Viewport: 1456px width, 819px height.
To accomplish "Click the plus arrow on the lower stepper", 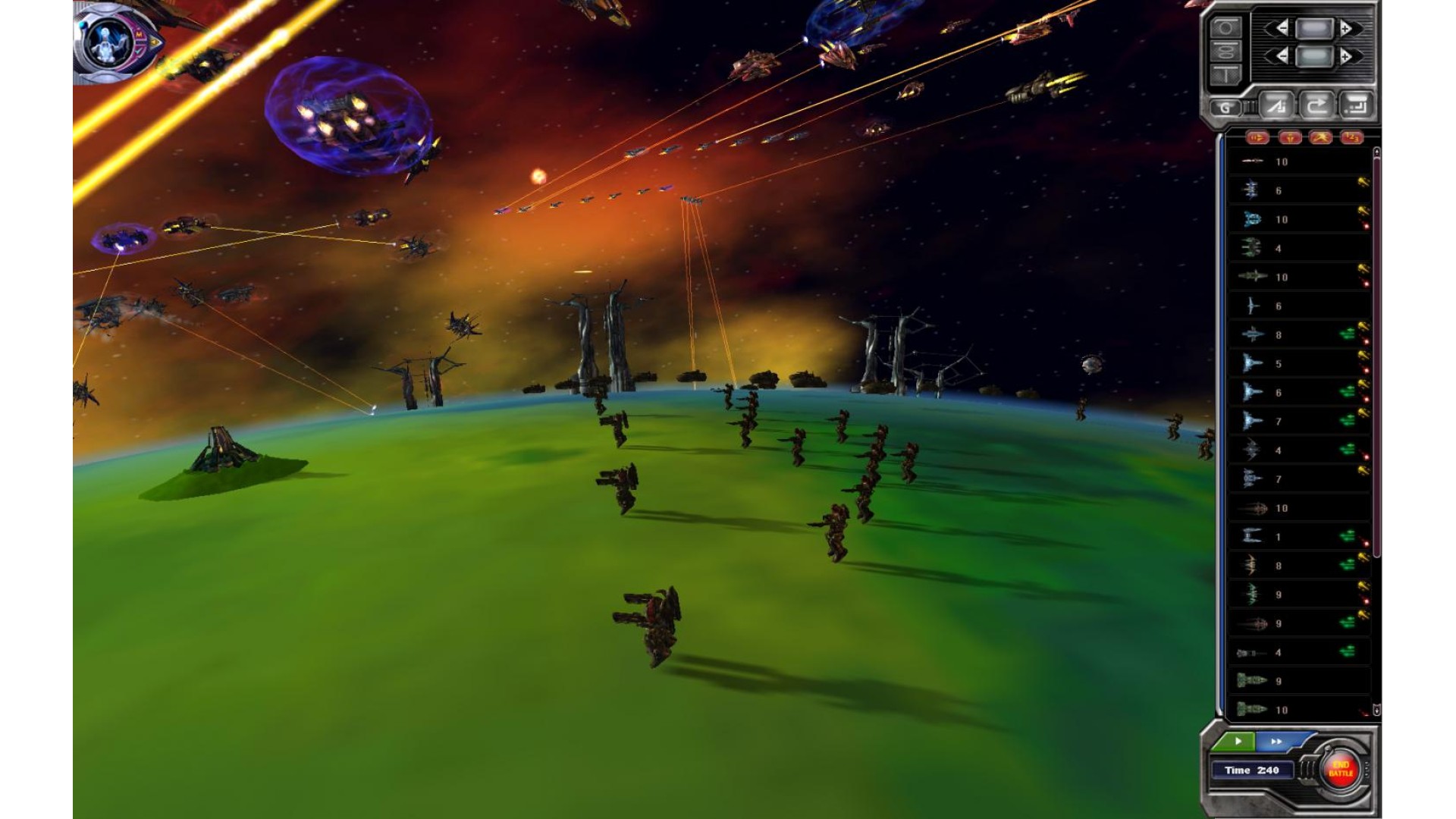I will tap(1347, 56).
